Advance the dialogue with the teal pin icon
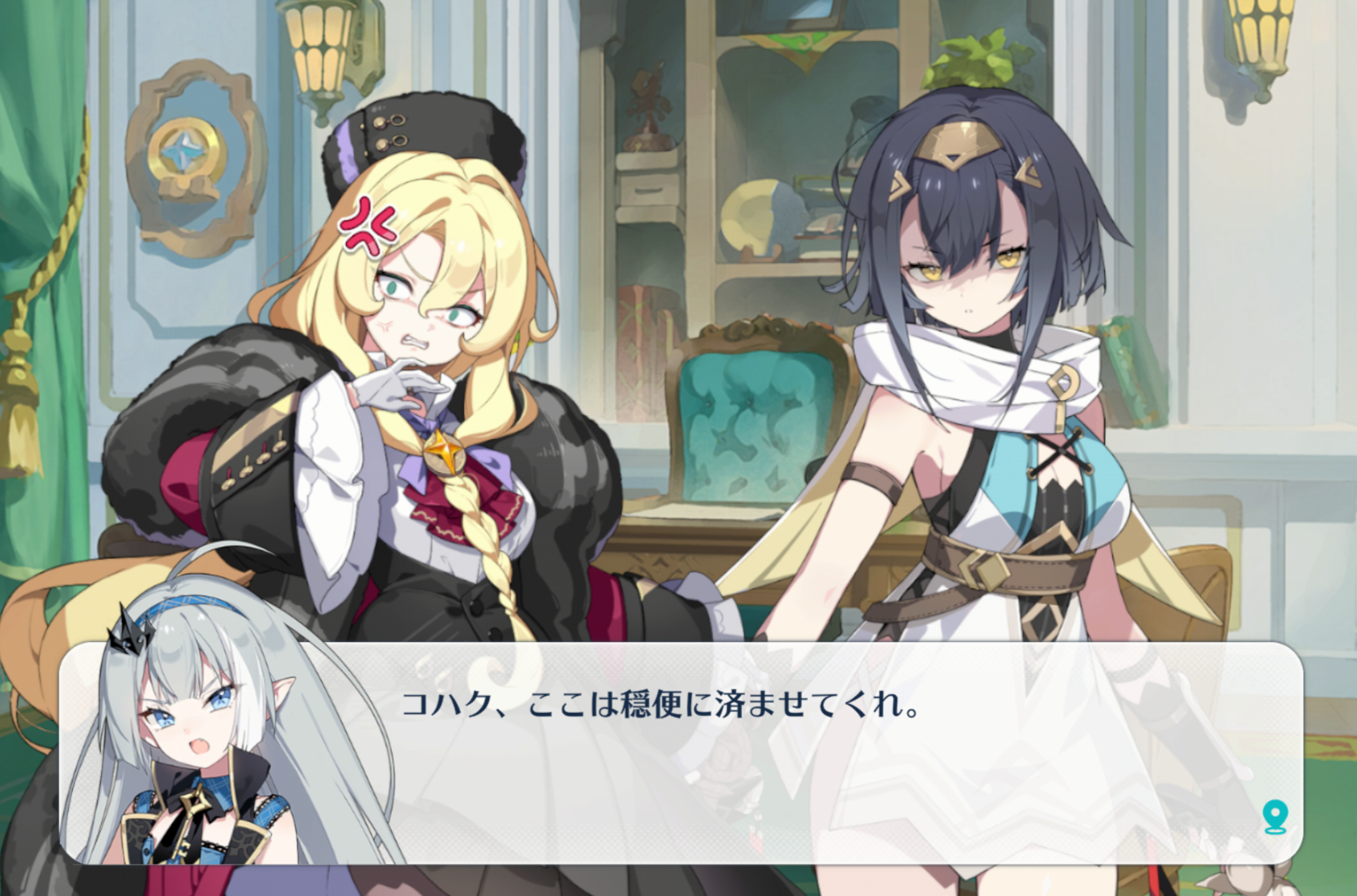 pyautogui.click(x=1274, y=817)
